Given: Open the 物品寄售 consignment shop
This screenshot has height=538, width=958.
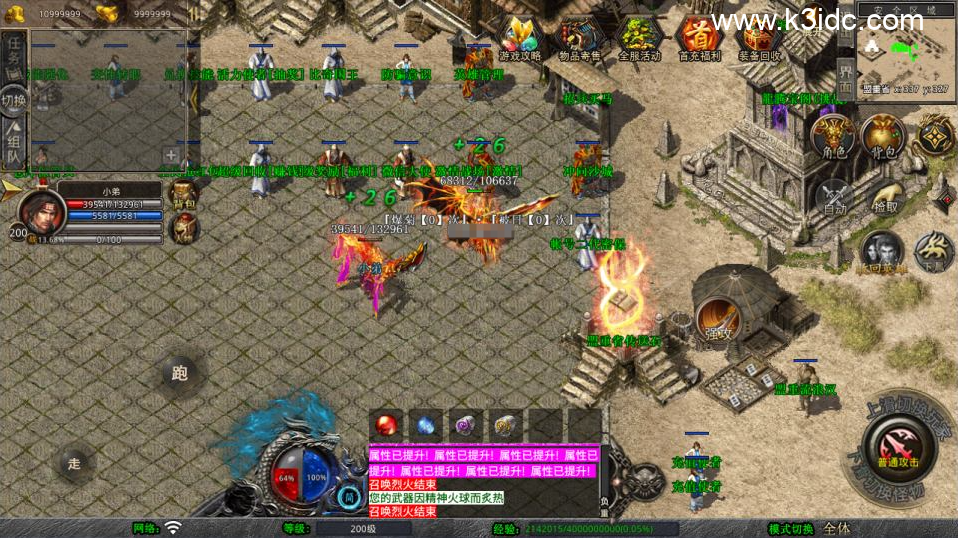Looking at the screenshot, I should coord(578,40).
